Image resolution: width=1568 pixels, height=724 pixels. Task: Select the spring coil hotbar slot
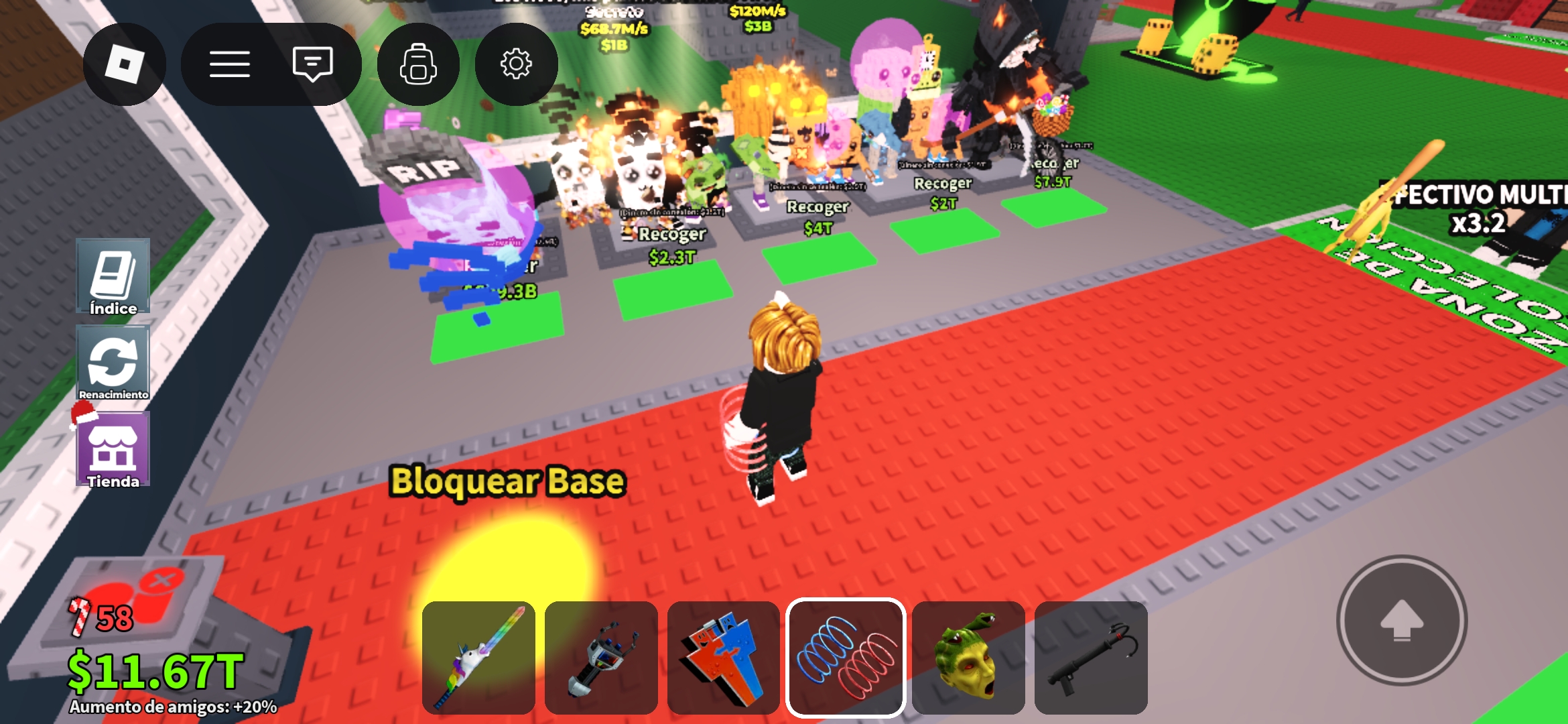coord(846,658)
